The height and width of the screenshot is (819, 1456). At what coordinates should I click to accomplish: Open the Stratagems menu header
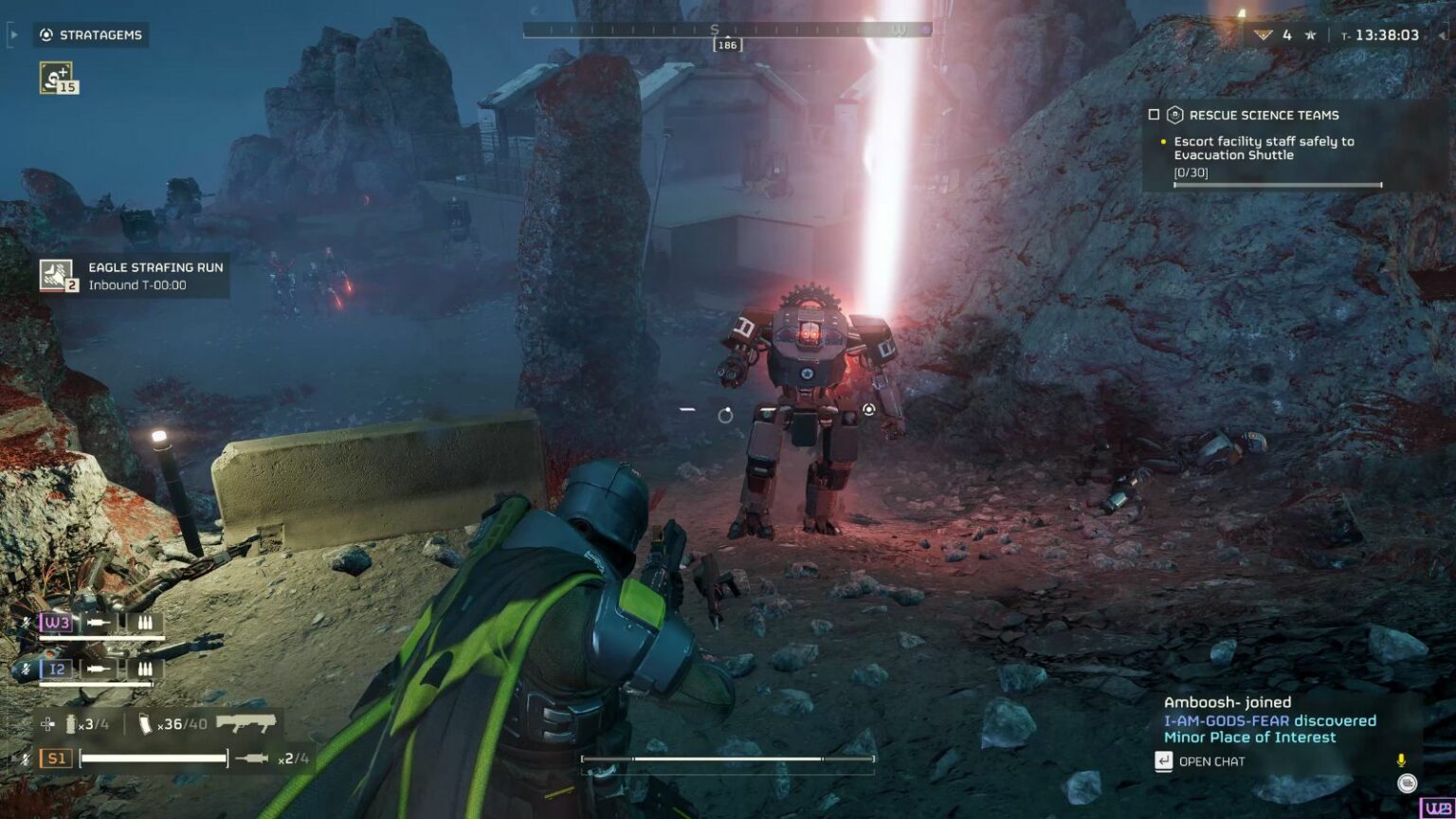point(91,35)
